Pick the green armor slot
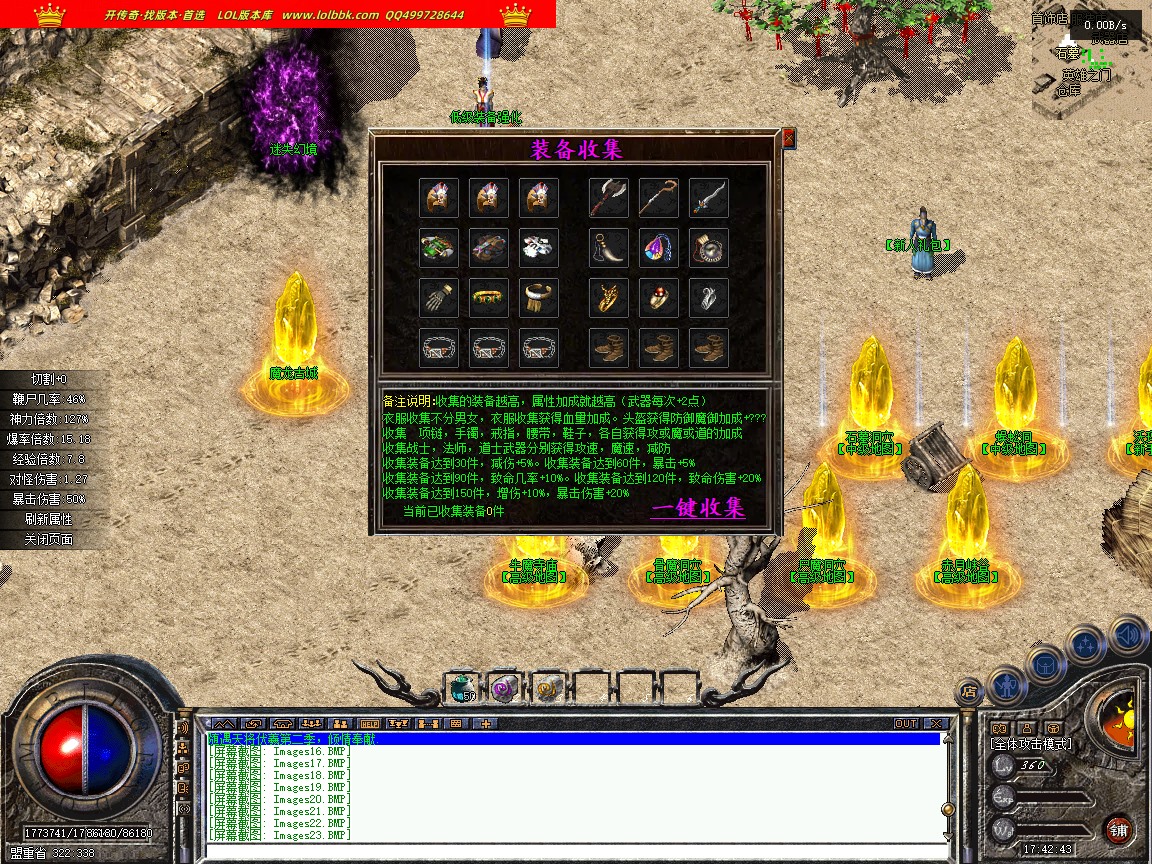 pos(439,248)
